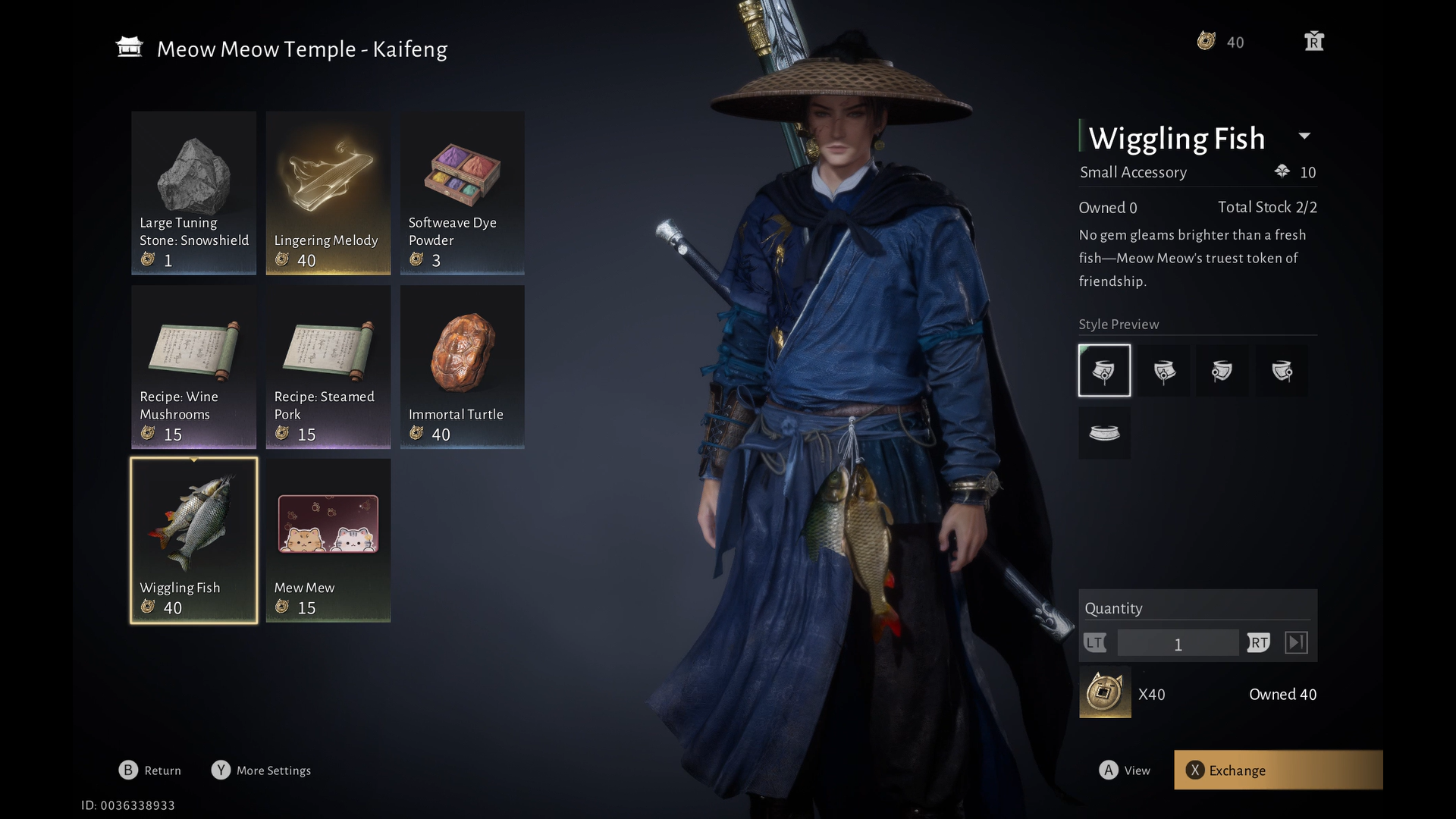Expand the Wiggling Fish title dropdown arrow
Image resolution: width=1456 pixels, height=819 pixels.
click(1304, 136)
